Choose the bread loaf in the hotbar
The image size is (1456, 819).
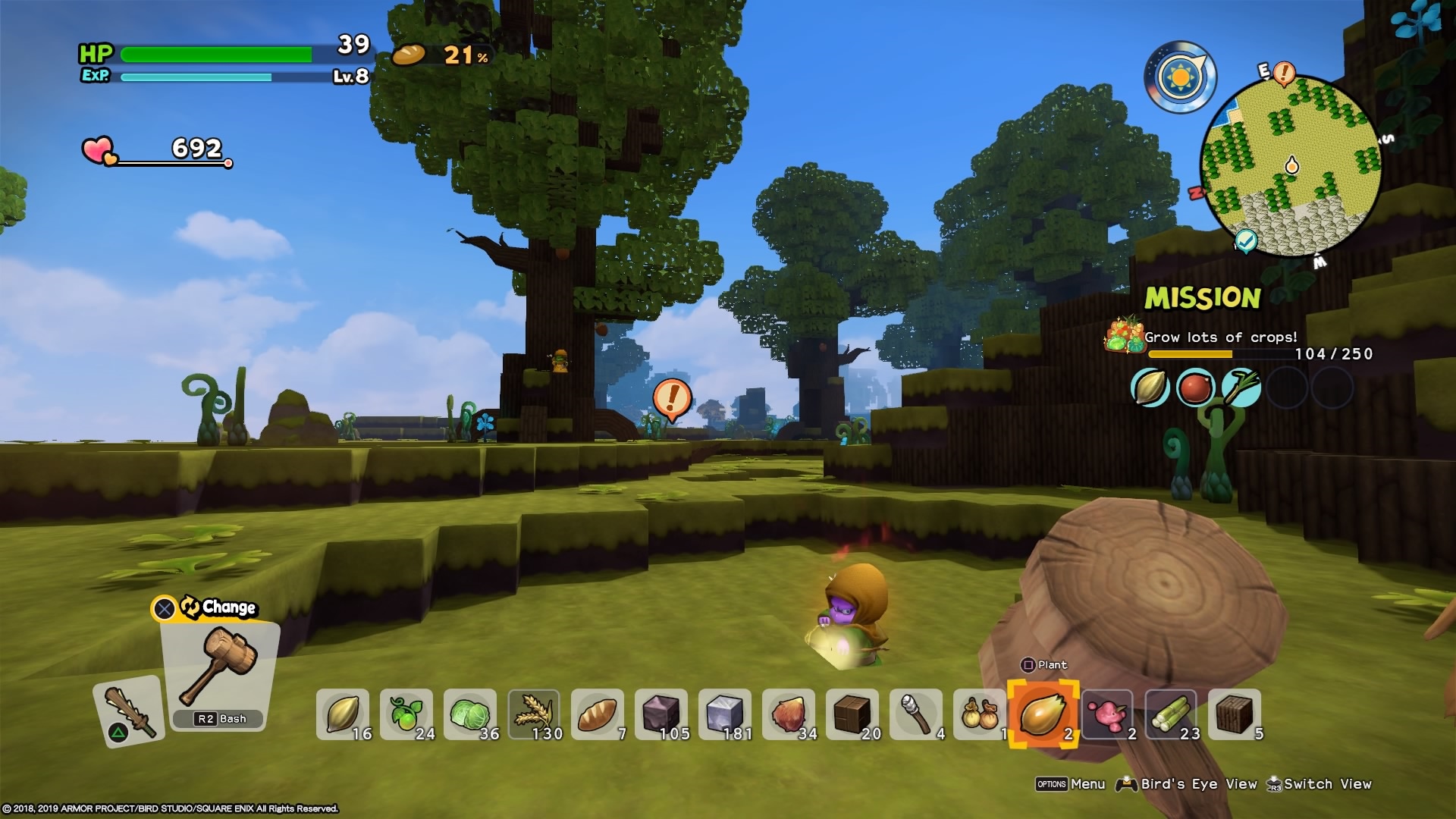pyautogui.click(x=598, y=714)
